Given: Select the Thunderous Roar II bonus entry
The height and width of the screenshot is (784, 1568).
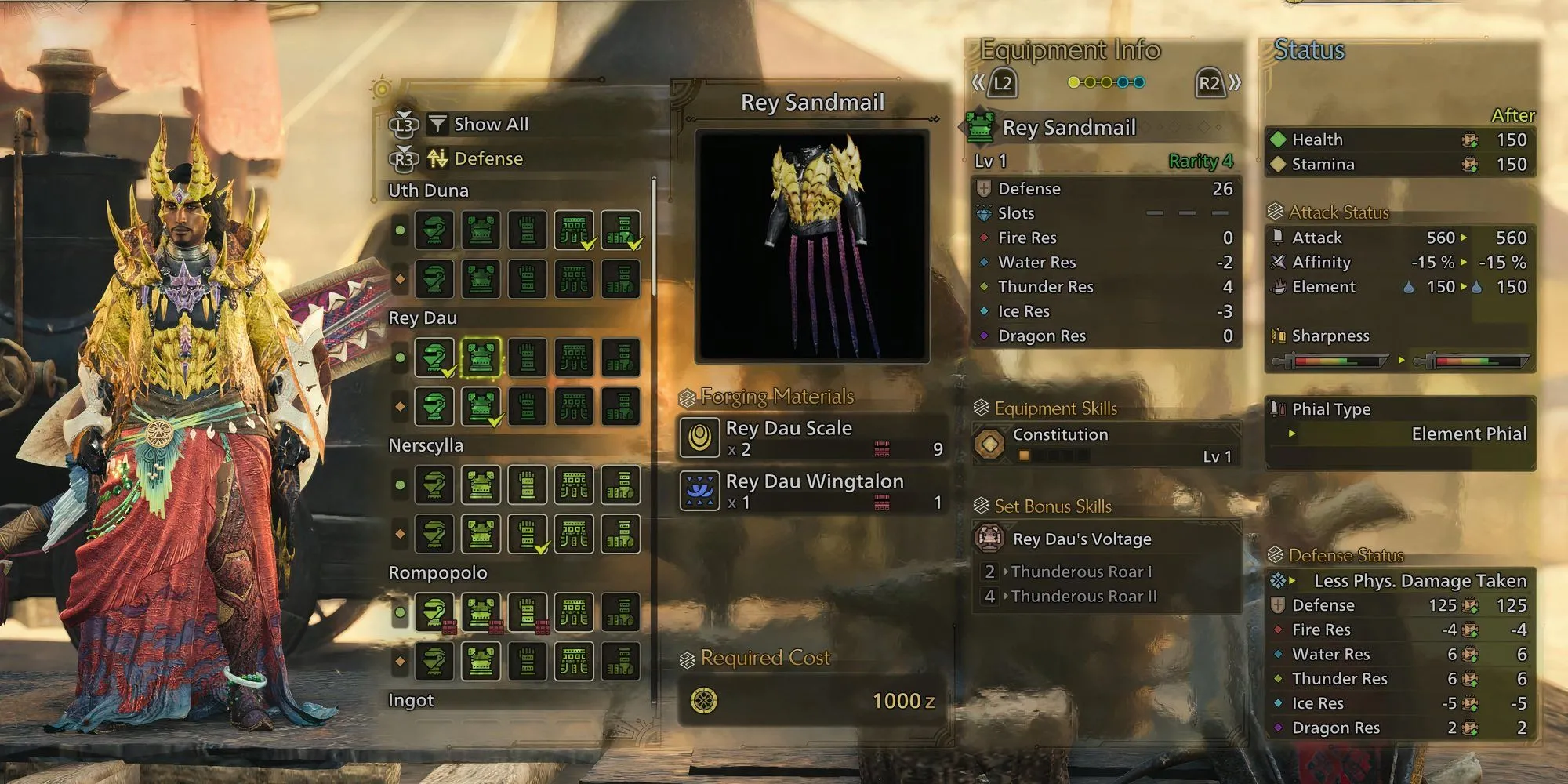Looking at the screenshot, I should click(x=1083, y=597).
